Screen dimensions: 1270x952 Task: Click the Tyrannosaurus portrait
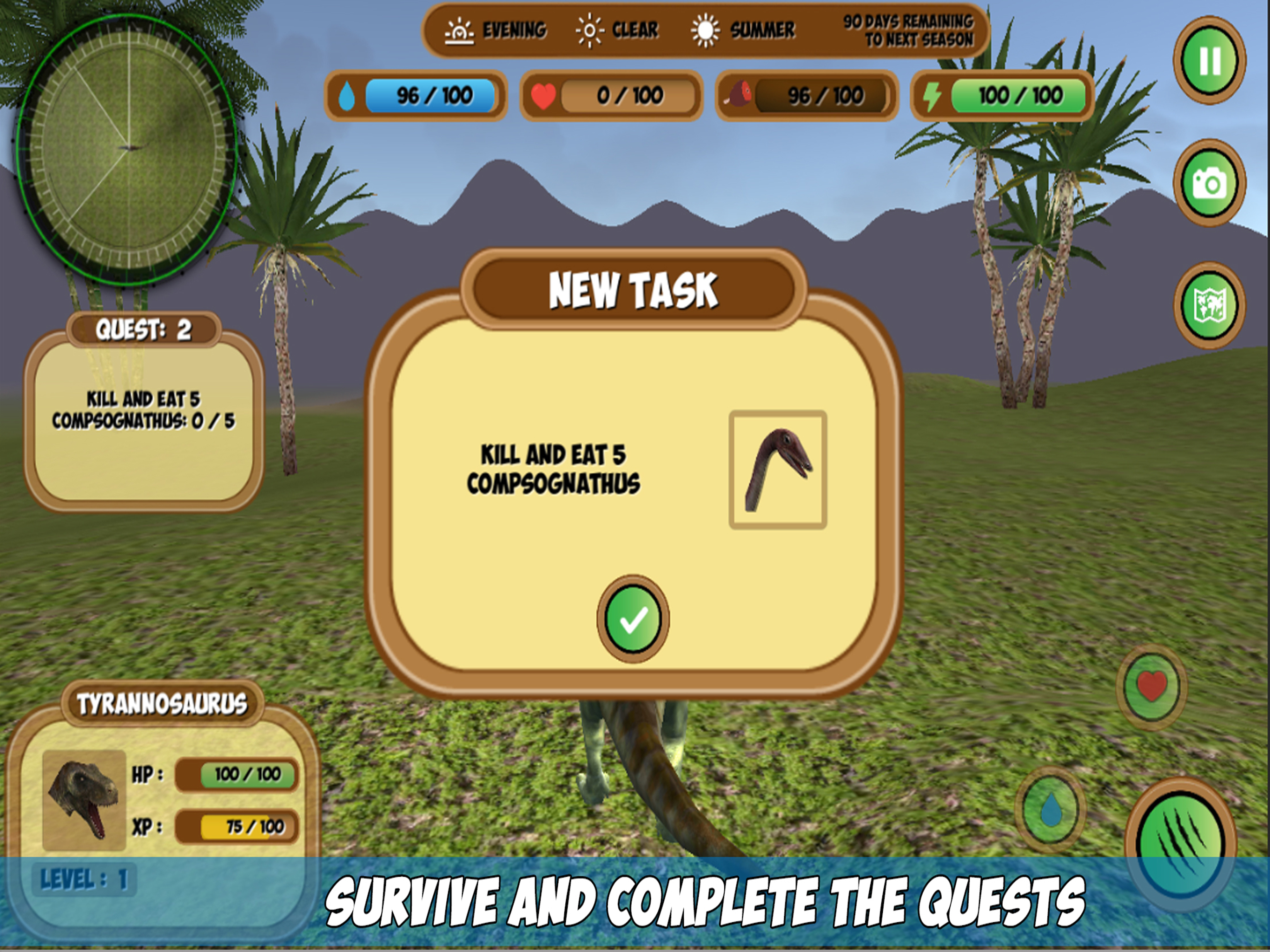84,800
